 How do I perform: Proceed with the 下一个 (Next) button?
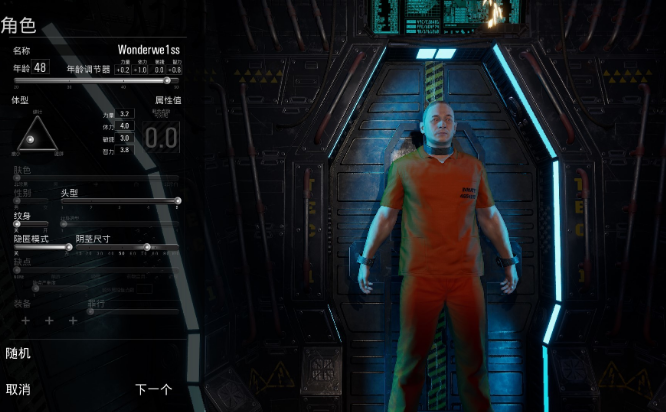point(153,389)
